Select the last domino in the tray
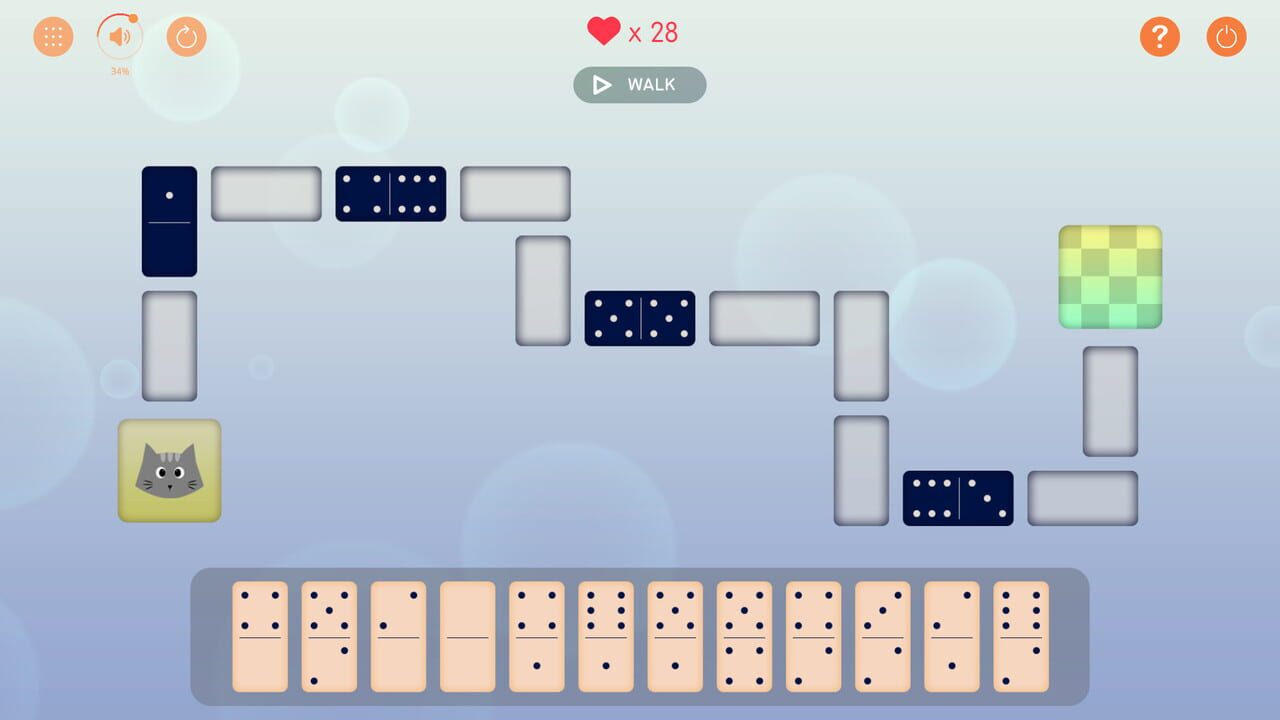 (1020, 635)
